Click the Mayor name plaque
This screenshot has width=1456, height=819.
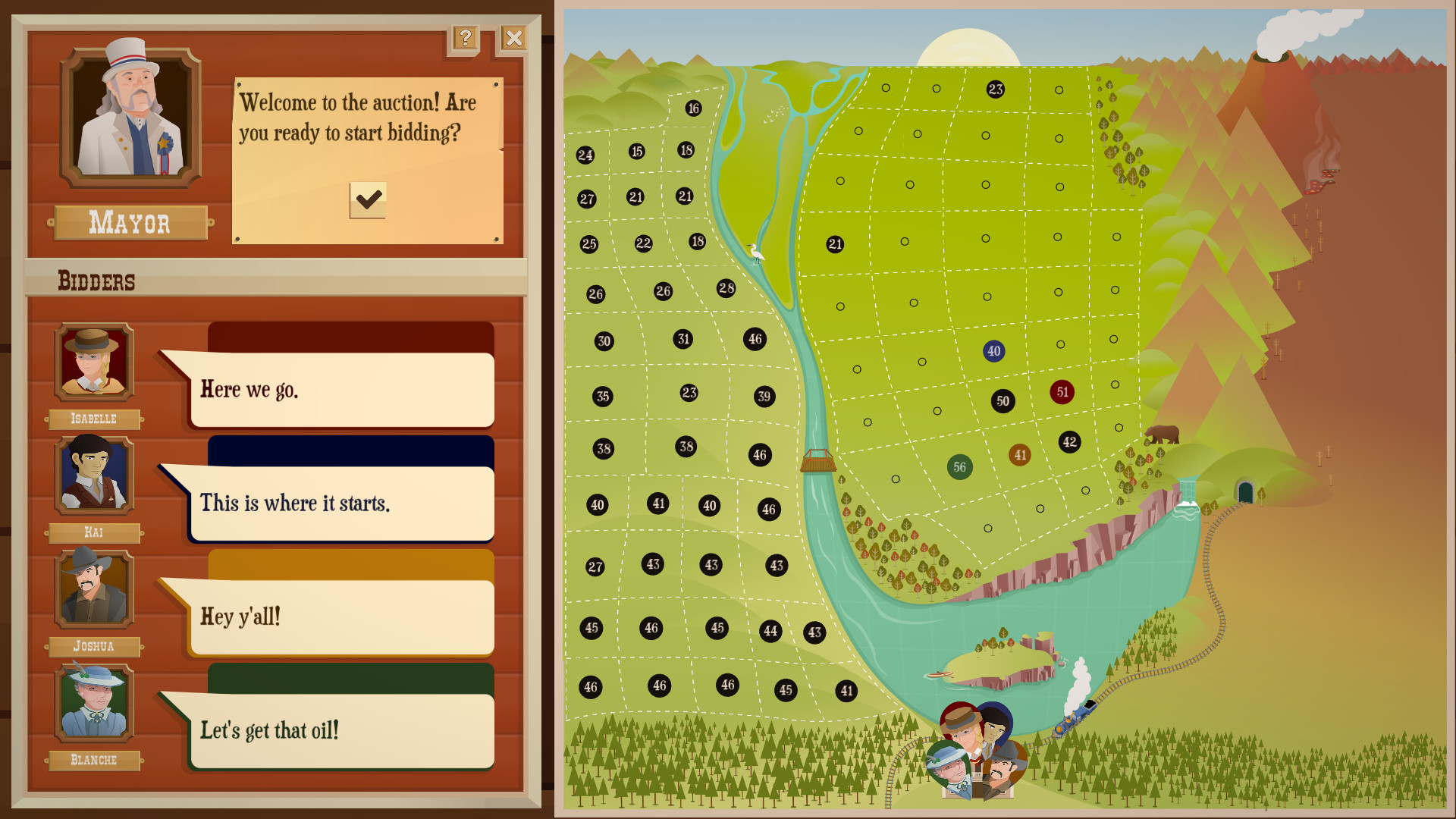click(x=130, y=222)
